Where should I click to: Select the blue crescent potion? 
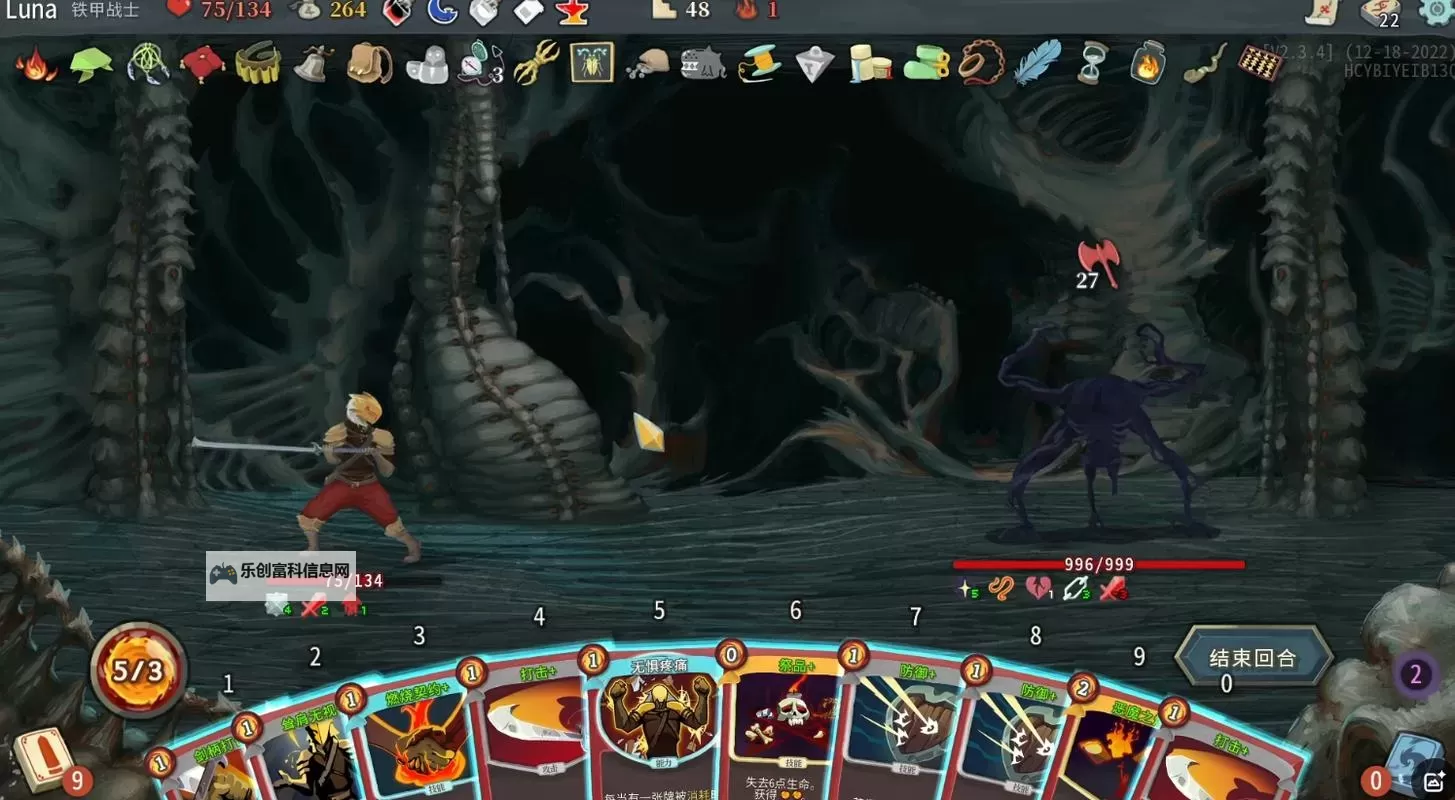441,12
